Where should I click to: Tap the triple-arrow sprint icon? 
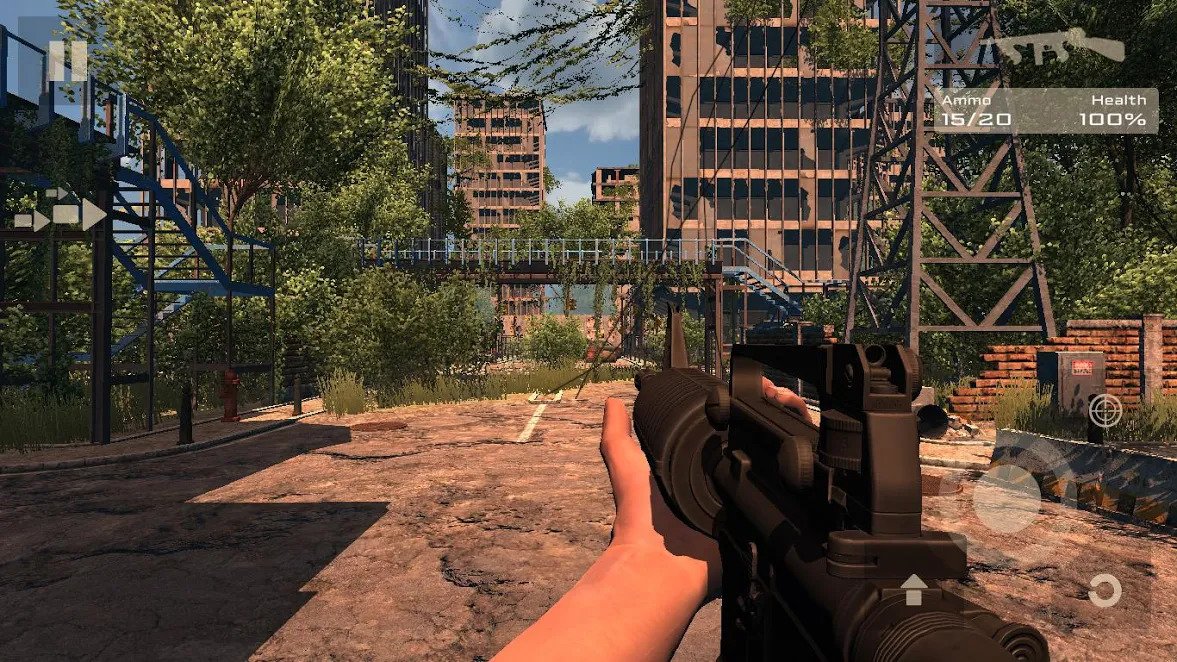[x=62, y=214]
